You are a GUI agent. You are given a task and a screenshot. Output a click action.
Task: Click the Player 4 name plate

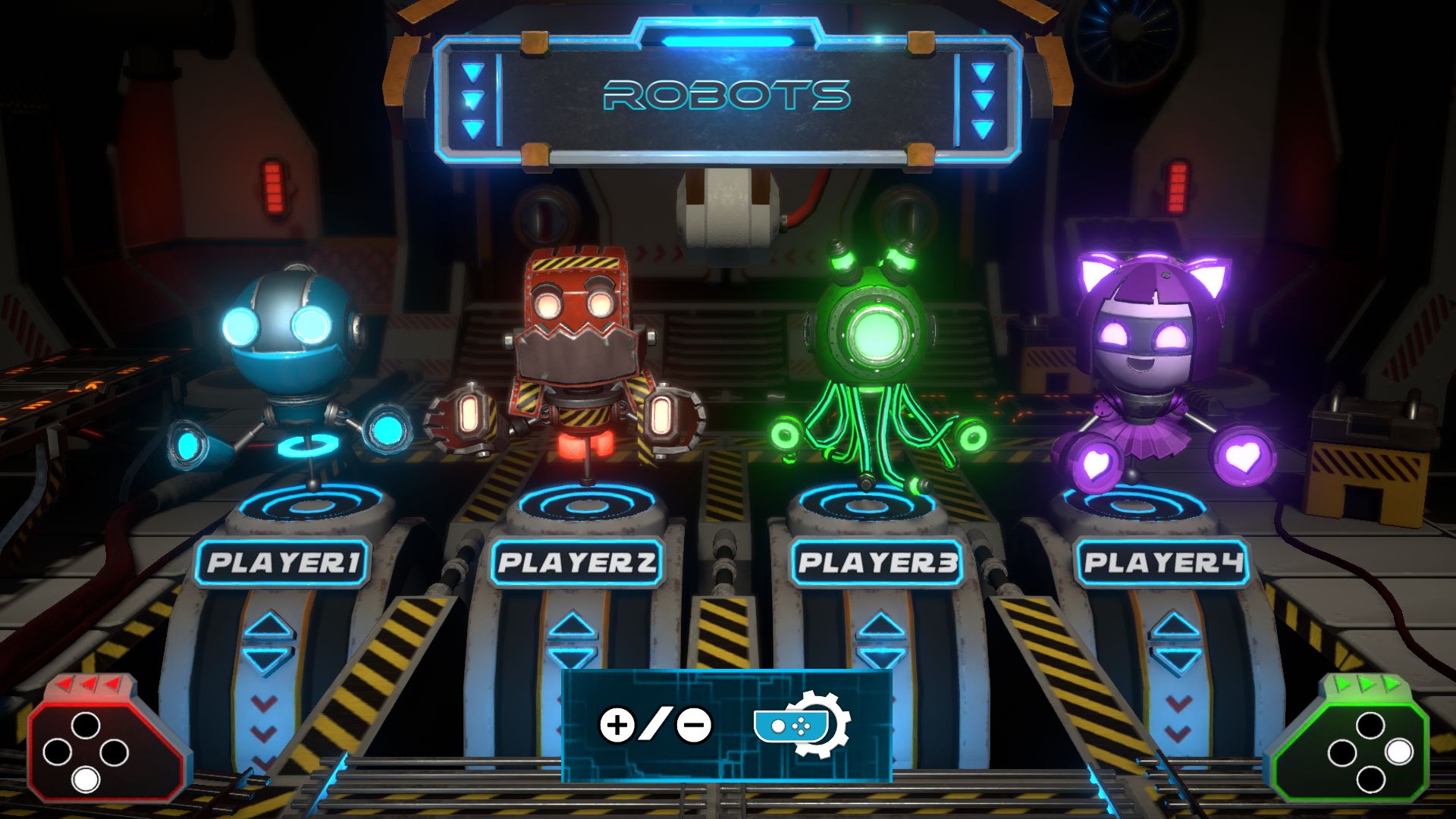[x=1162, y=563]
